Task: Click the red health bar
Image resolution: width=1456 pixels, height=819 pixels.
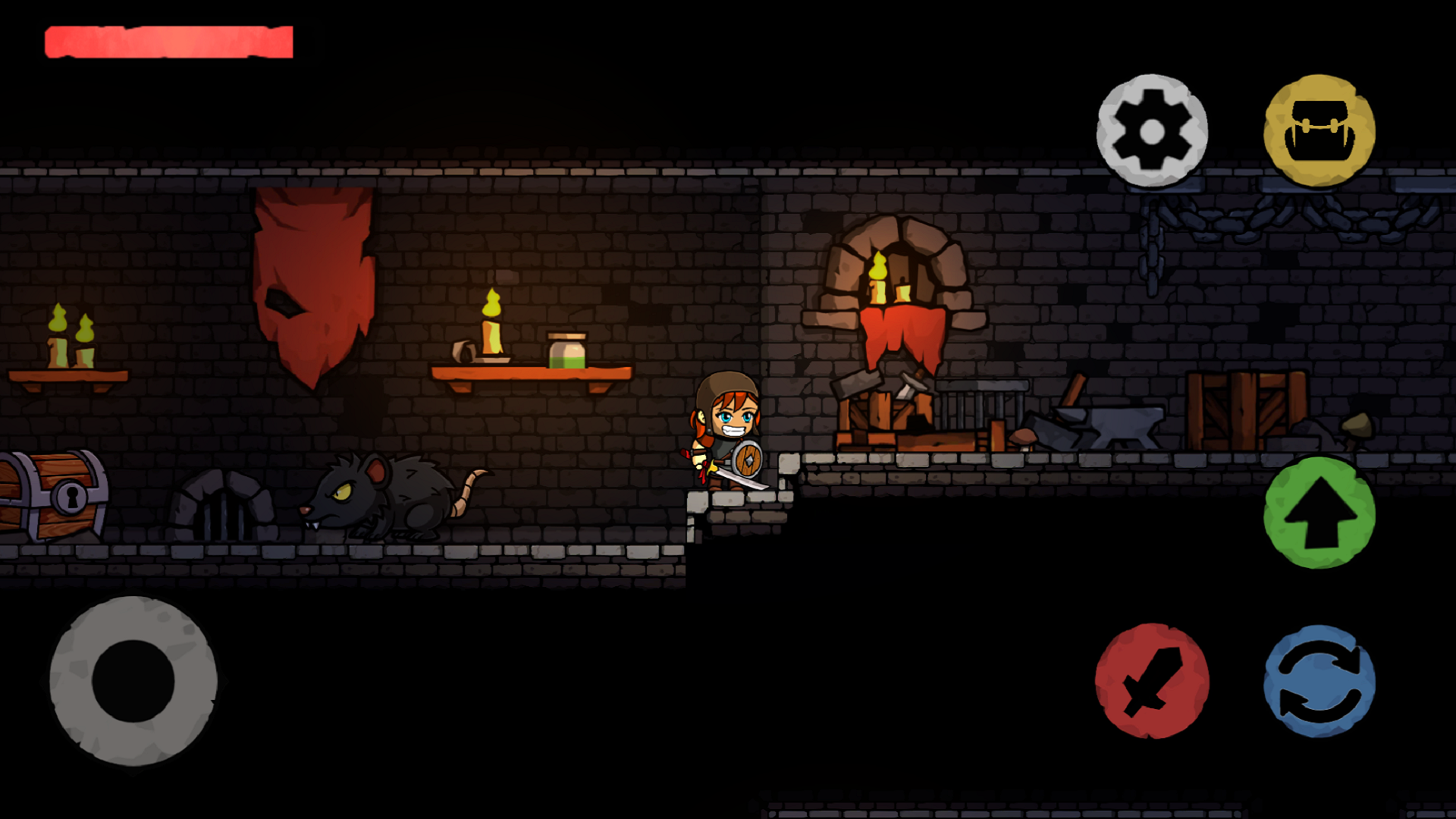Action: (x=167, y=42)
